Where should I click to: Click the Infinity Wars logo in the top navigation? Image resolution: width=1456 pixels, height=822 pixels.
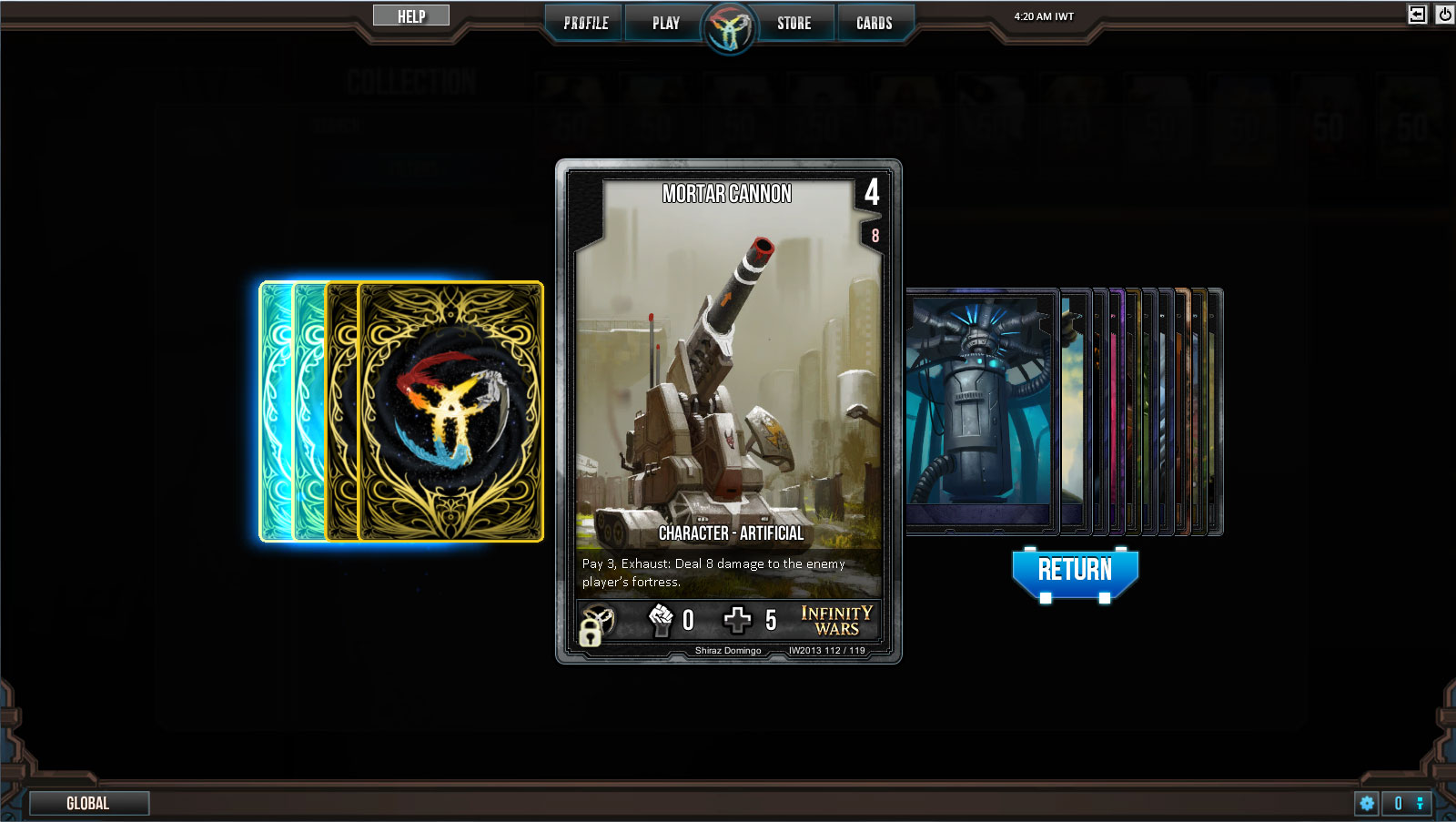pyautogui.click(x=728, y=25)
